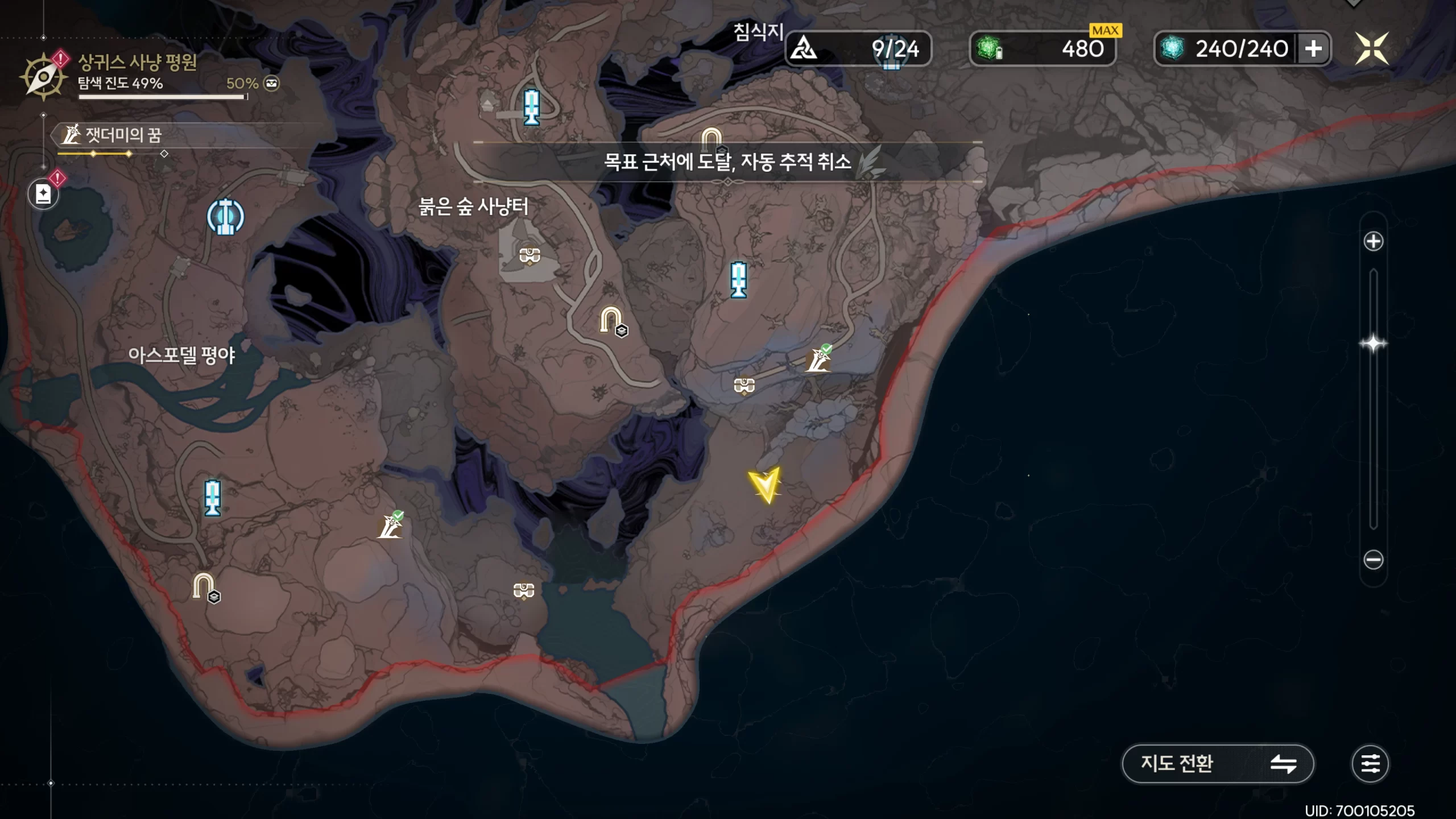Claim the 50% exploration reward chest icon
Viewport: 1456px width, 819px height.
pyautogui.click(x=272, y=84)
